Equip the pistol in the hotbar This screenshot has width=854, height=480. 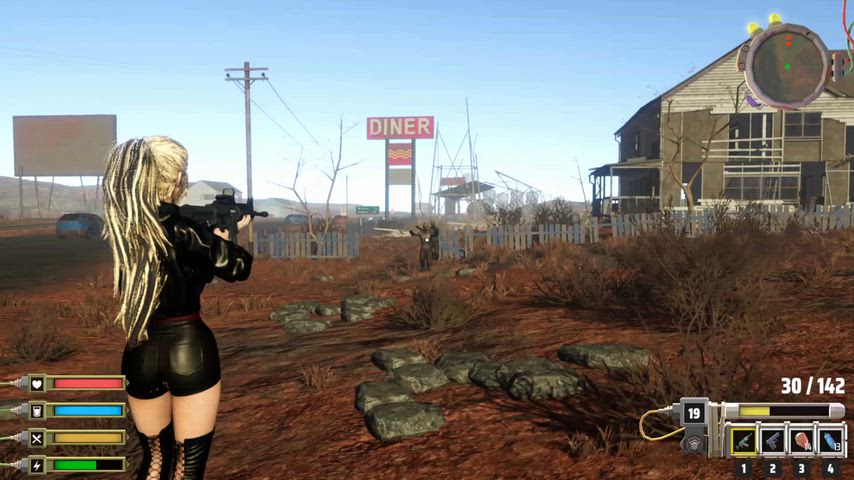(x=772, y=441)
